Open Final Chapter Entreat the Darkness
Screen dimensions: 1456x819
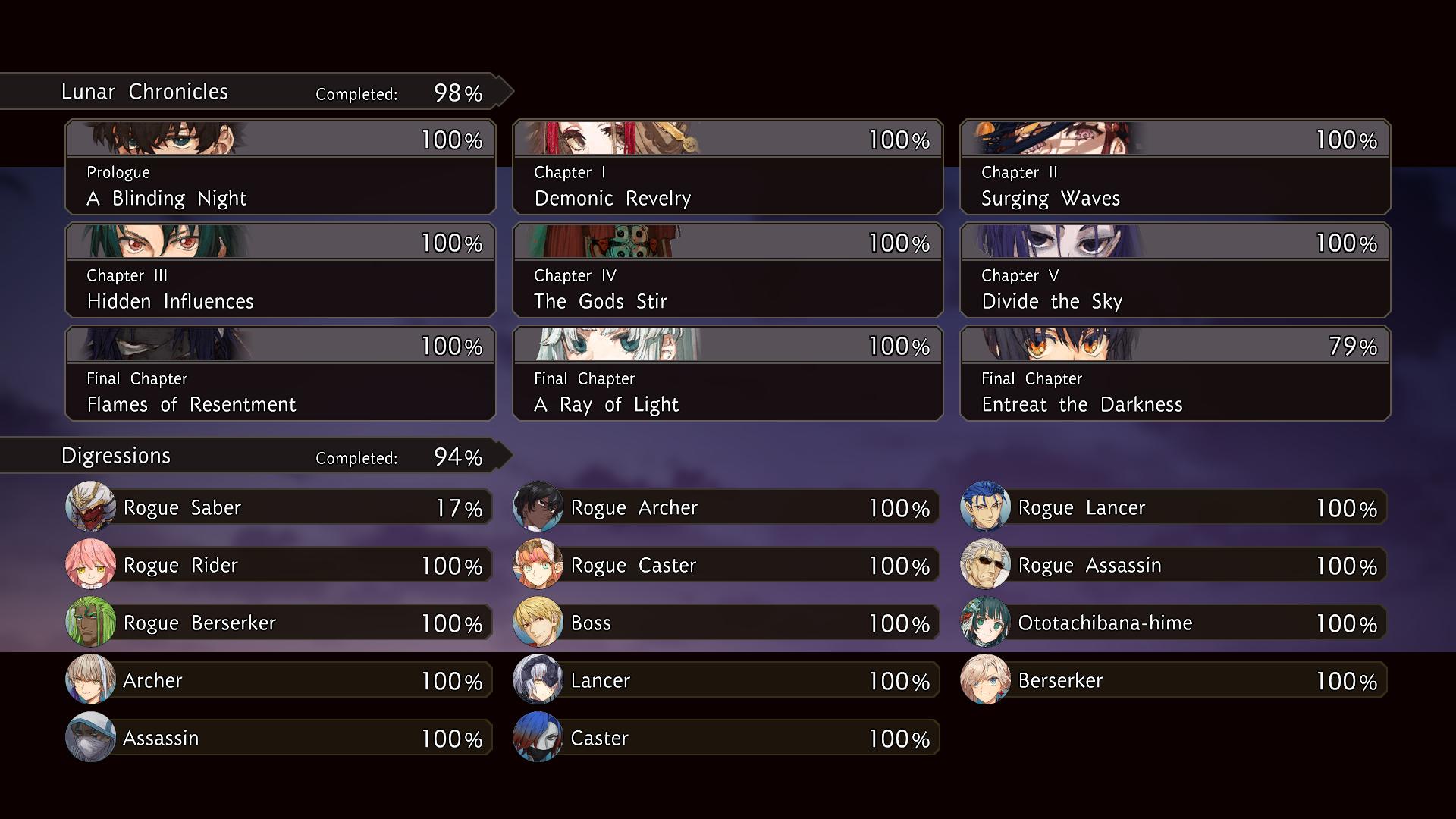1175,374
